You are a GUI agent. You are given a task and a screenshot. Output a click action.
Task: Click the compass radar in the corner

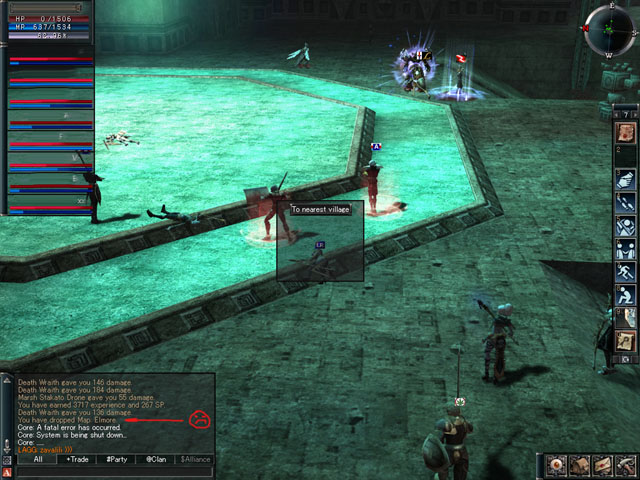click(x=609, y=28)
